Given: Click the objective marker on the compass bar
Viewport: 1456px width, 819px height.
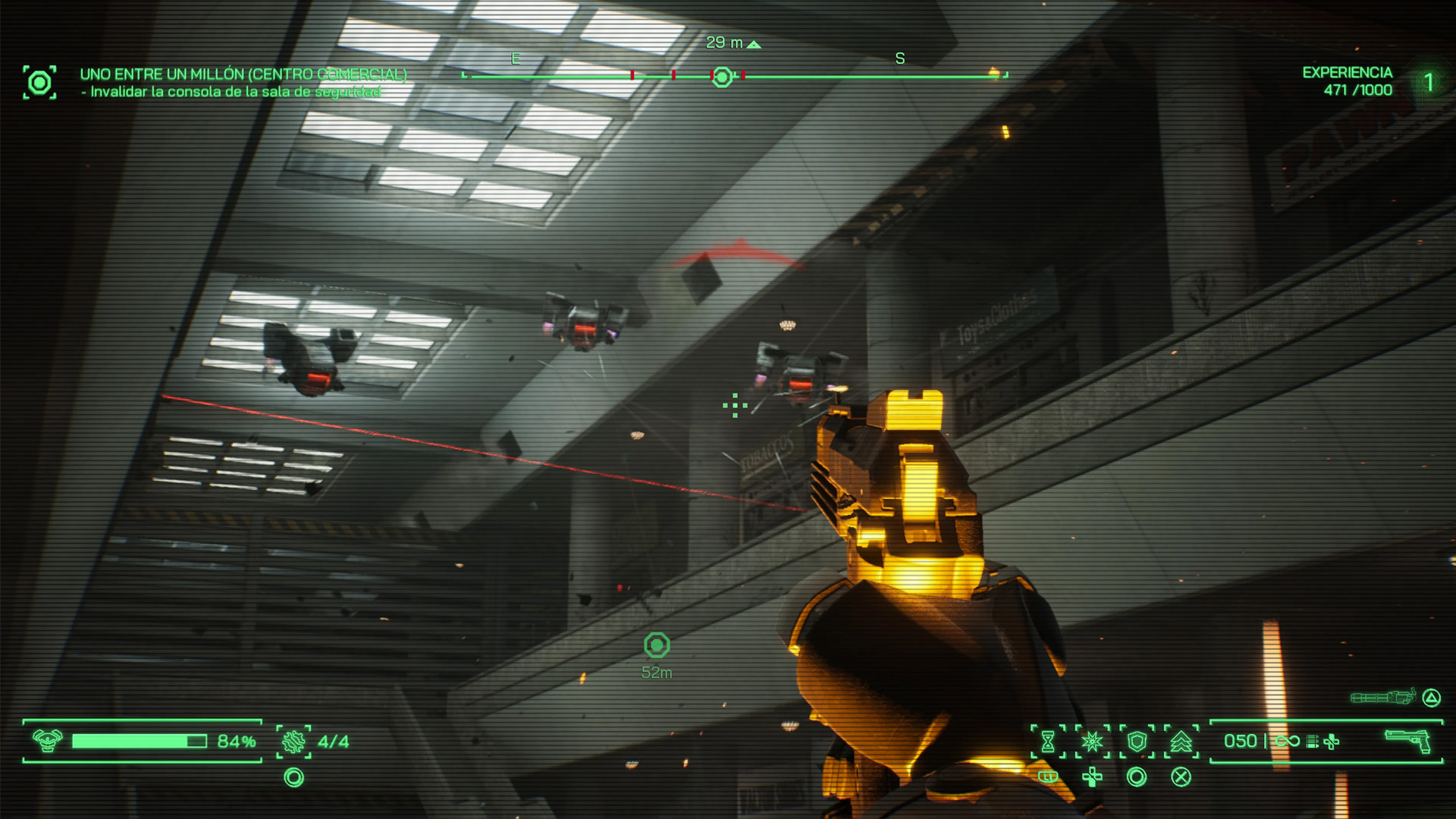Looking at the screenshot, I should pyautogui.click(x=722, y=77).
